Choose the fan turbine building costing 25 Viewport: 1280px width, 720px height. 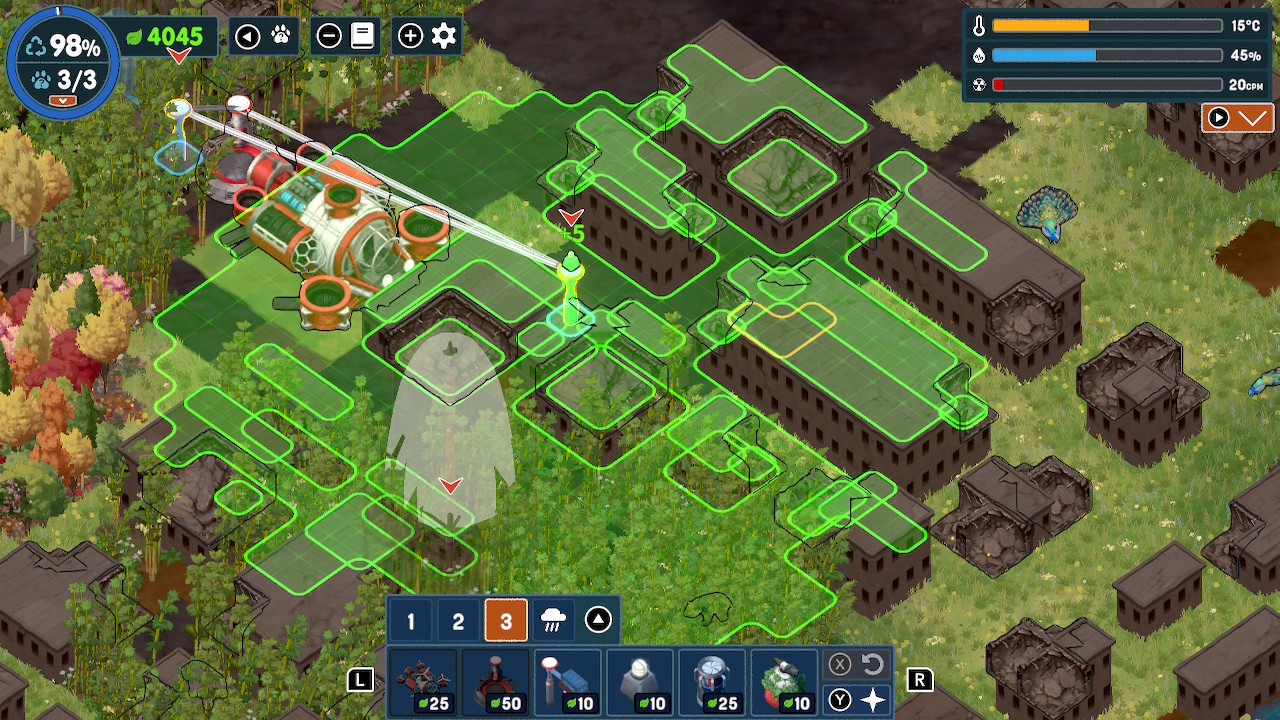tap(712, 683)
